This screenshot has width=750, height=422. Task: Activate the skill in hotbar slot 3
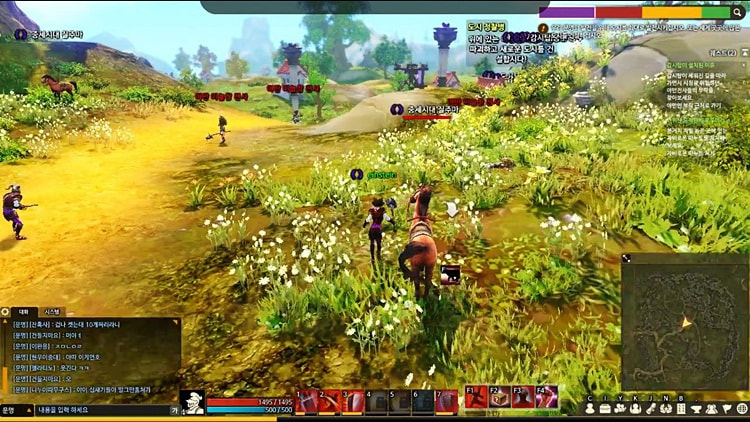tap(354, 401)
